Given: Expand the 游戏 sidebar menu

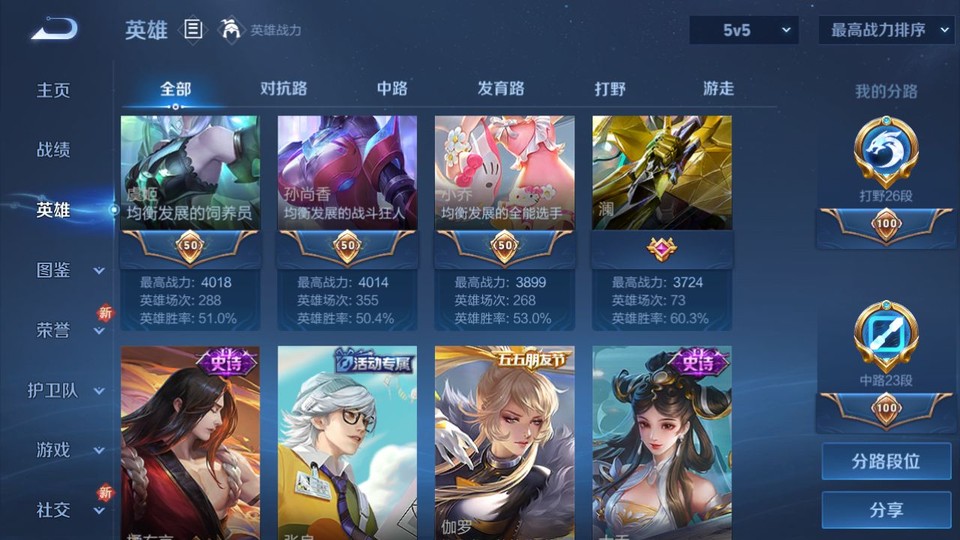Looking at the screenshot, I should (68, 450).
